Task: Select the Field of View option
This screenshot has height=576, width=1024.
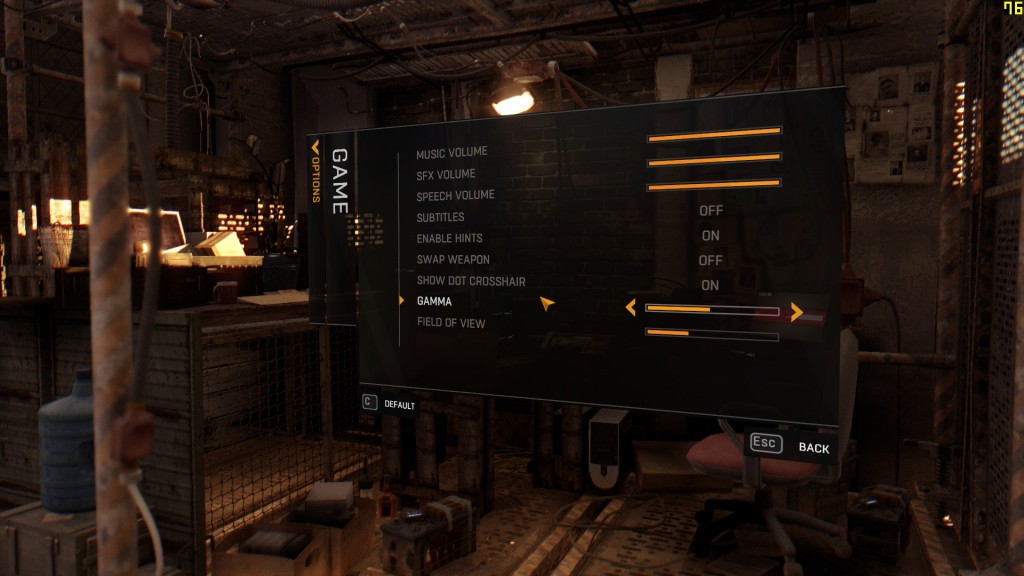Action: [x=451, y=323]
